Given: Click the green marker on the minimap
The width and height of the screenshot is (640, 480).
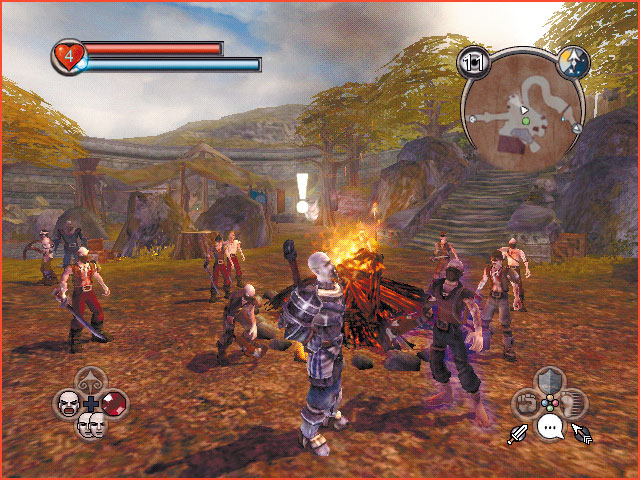Looking at the screenshot, I should coord(523,121).
